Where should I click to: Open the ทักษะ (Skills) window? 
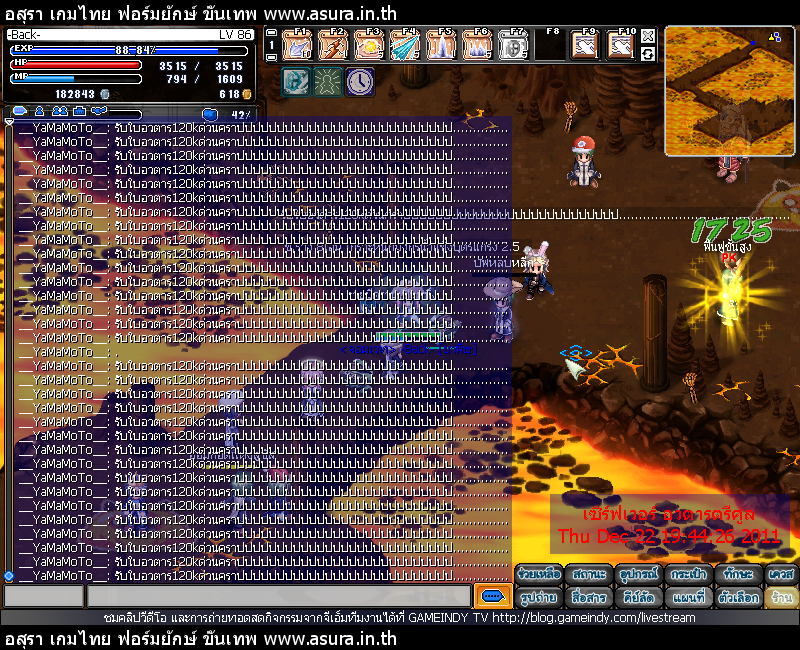click(738, 575)
